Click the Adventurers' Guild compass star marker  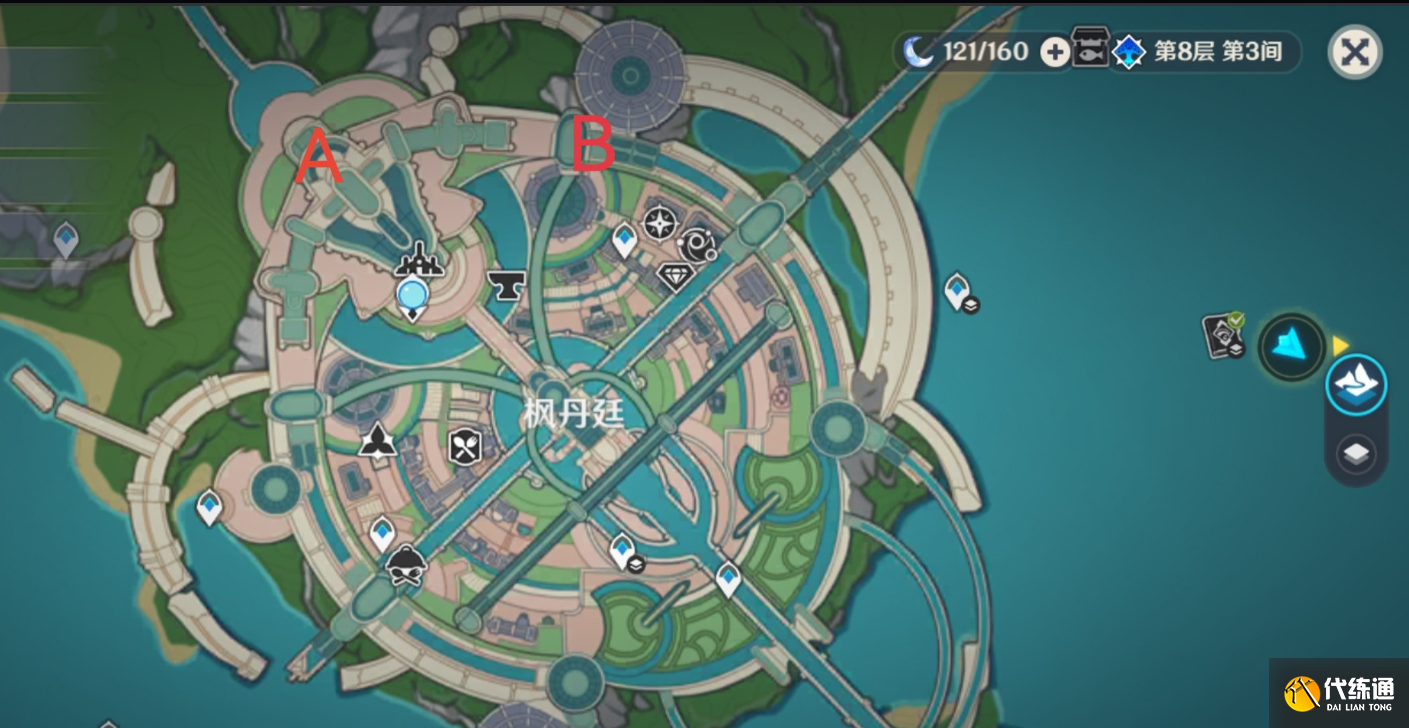tap(659, 222)
